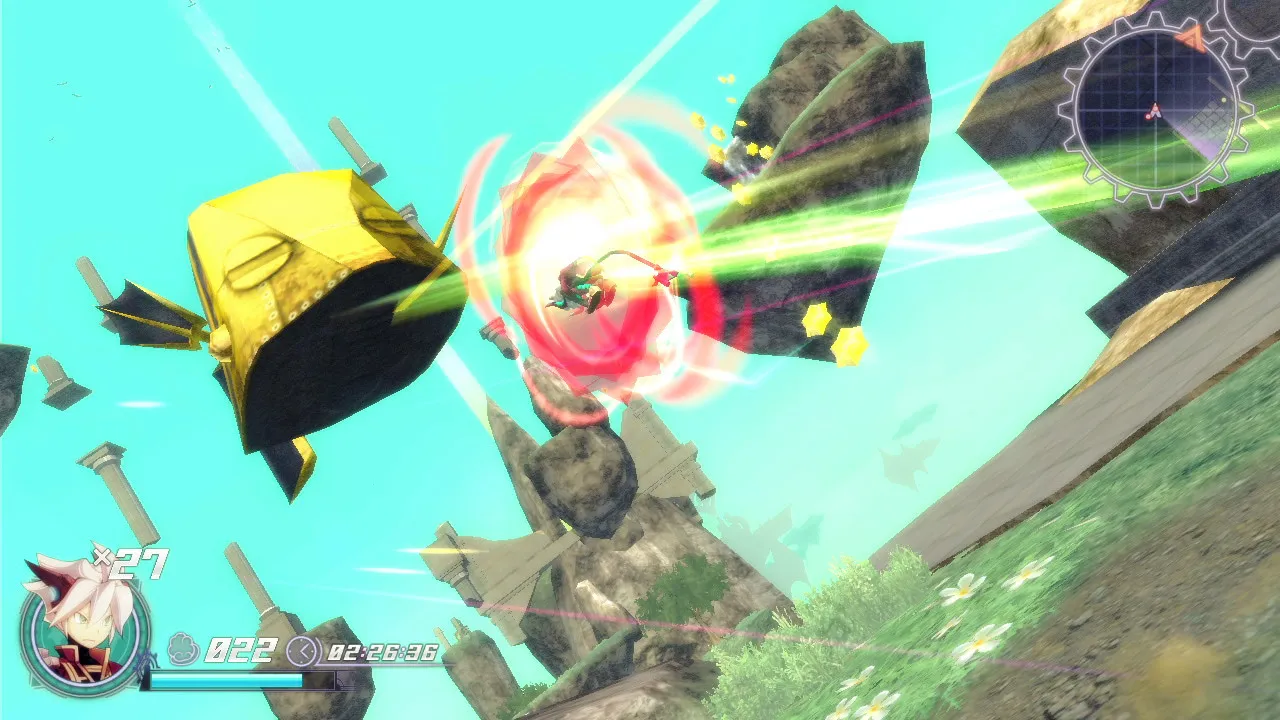Viewport: 1280px width, 720px height.
Task: Click the red player arrow on the radar
Action: (x=1155, y=111)
